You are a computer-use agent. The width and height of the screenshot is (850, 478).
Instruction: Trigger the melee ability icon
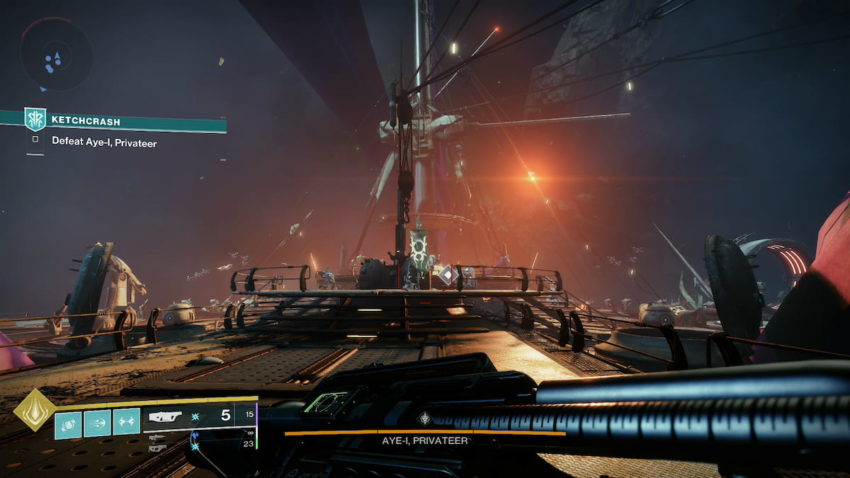coord(97,422)
